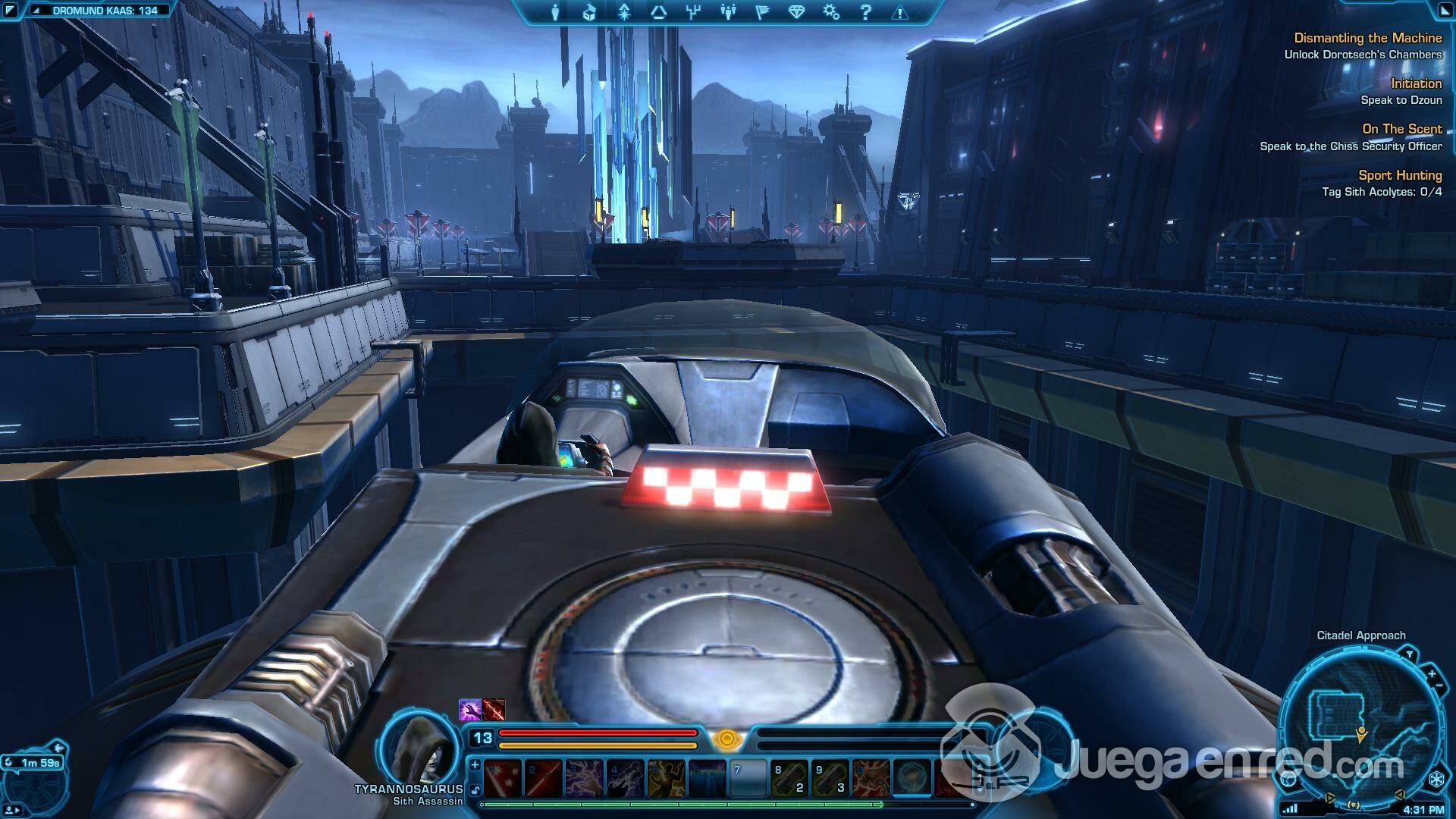Activate the golden meditating figure ability

[x=666, y=778]
